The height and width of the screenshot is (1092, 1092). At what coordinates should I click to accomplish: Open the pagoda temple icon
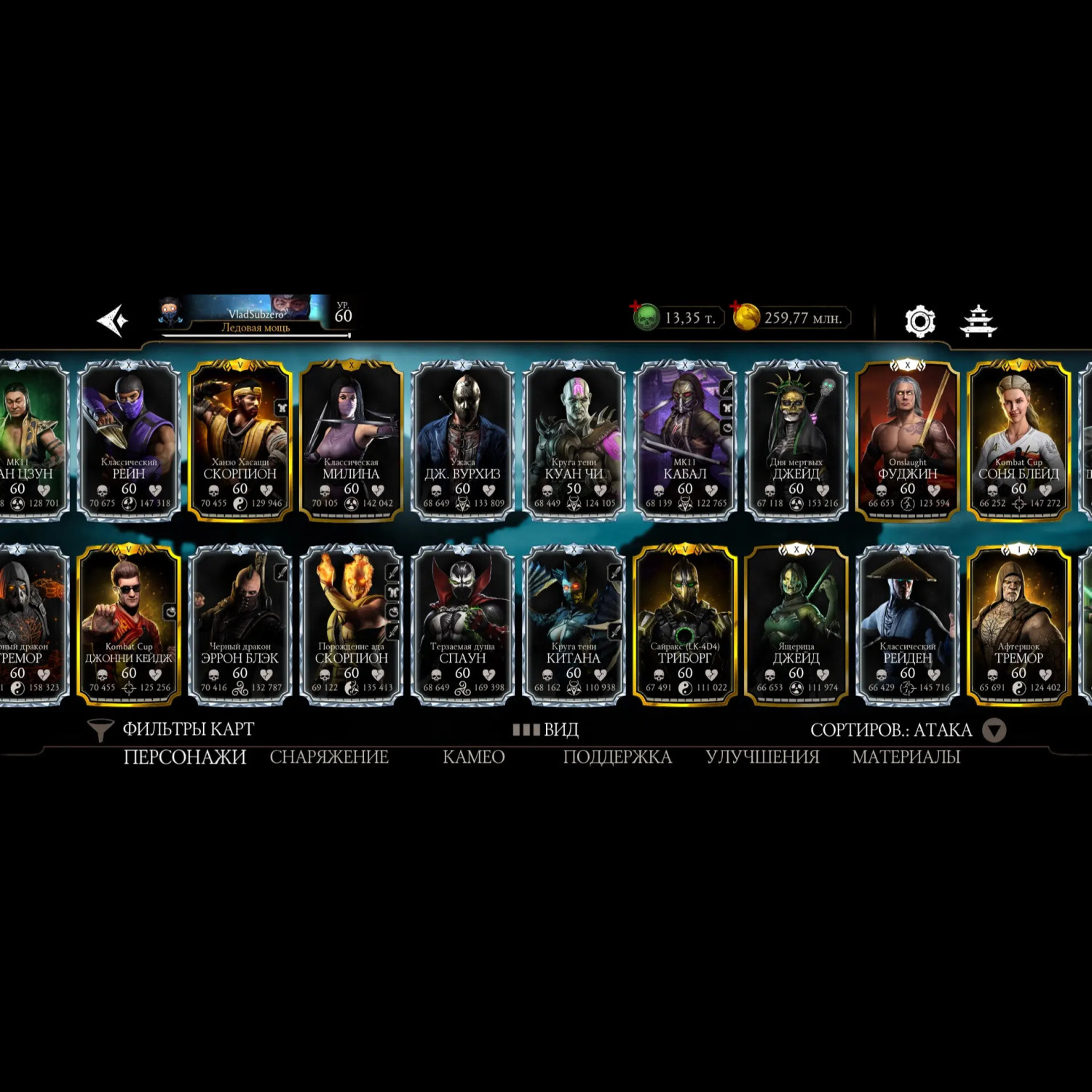(x=978, y=321)
